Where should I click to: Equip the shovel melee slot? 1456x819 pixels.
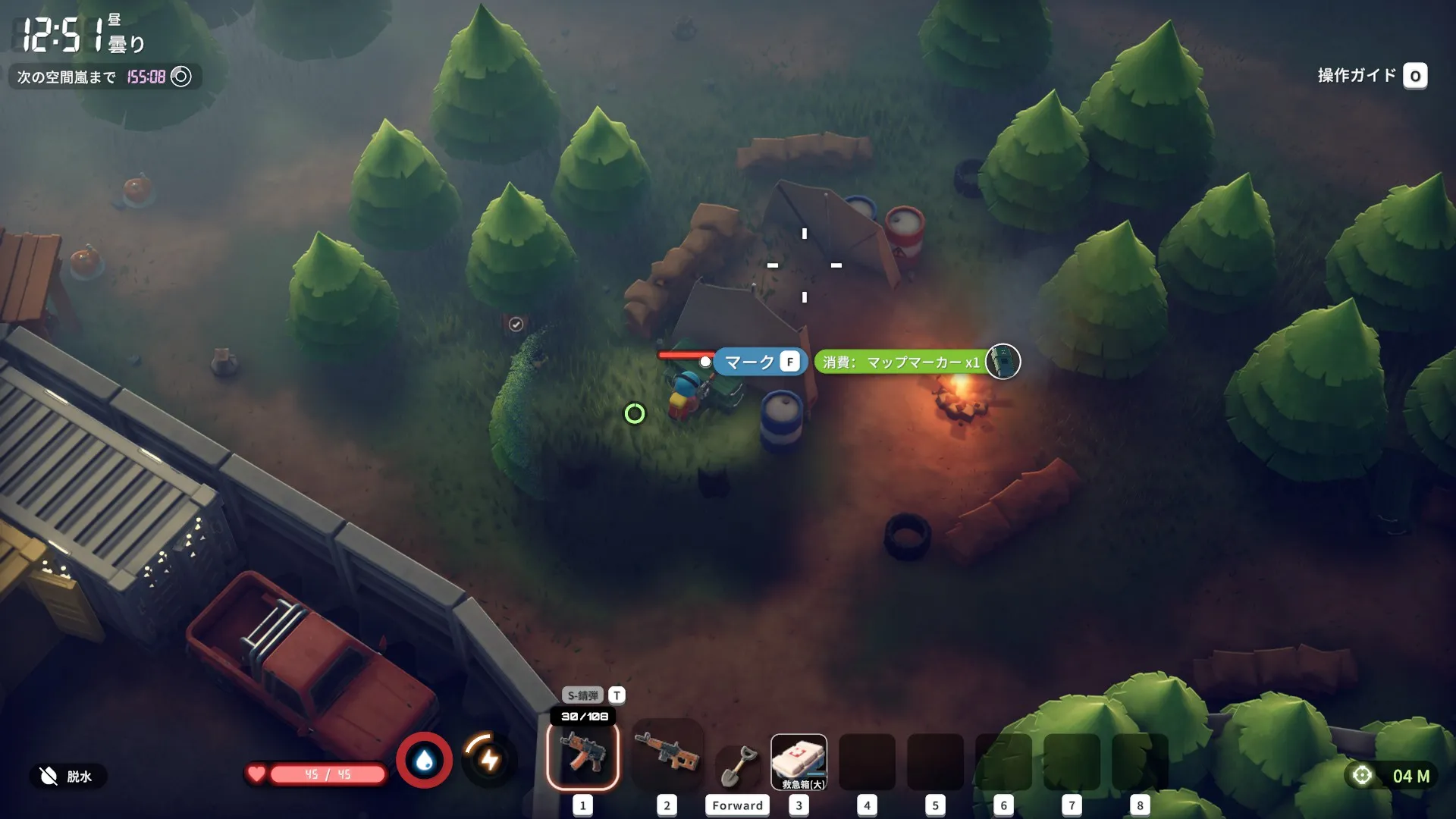[737, 766]
